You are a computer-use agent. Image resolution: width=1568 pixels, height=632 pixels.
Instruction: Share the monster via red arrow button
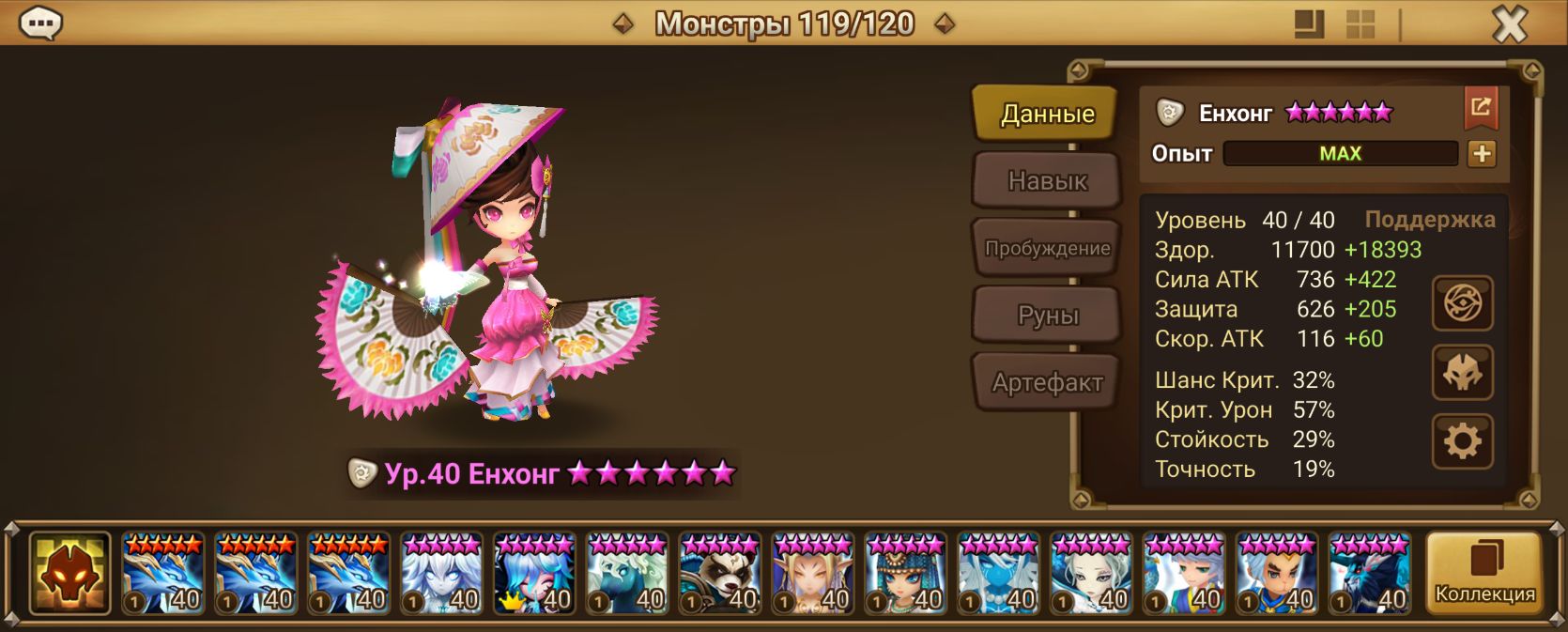click(x=1480, y=108)
